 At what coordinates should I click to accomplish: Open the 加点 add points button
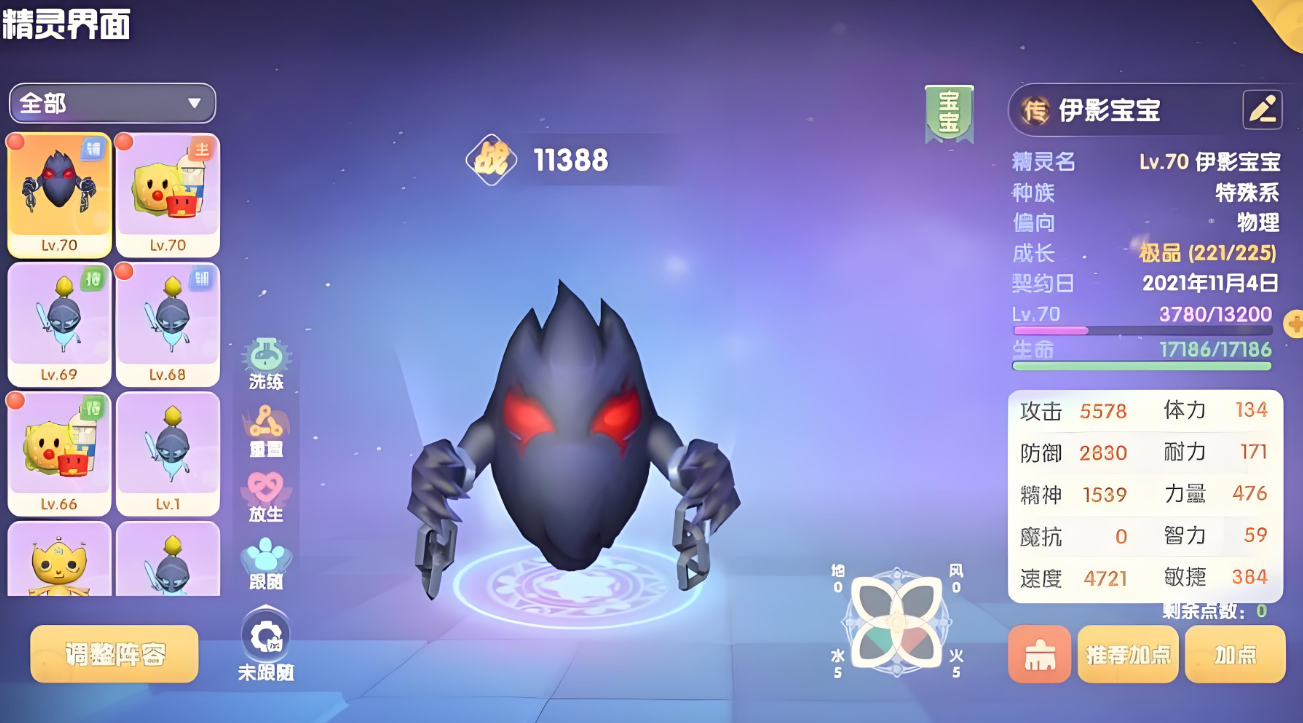1235,655
